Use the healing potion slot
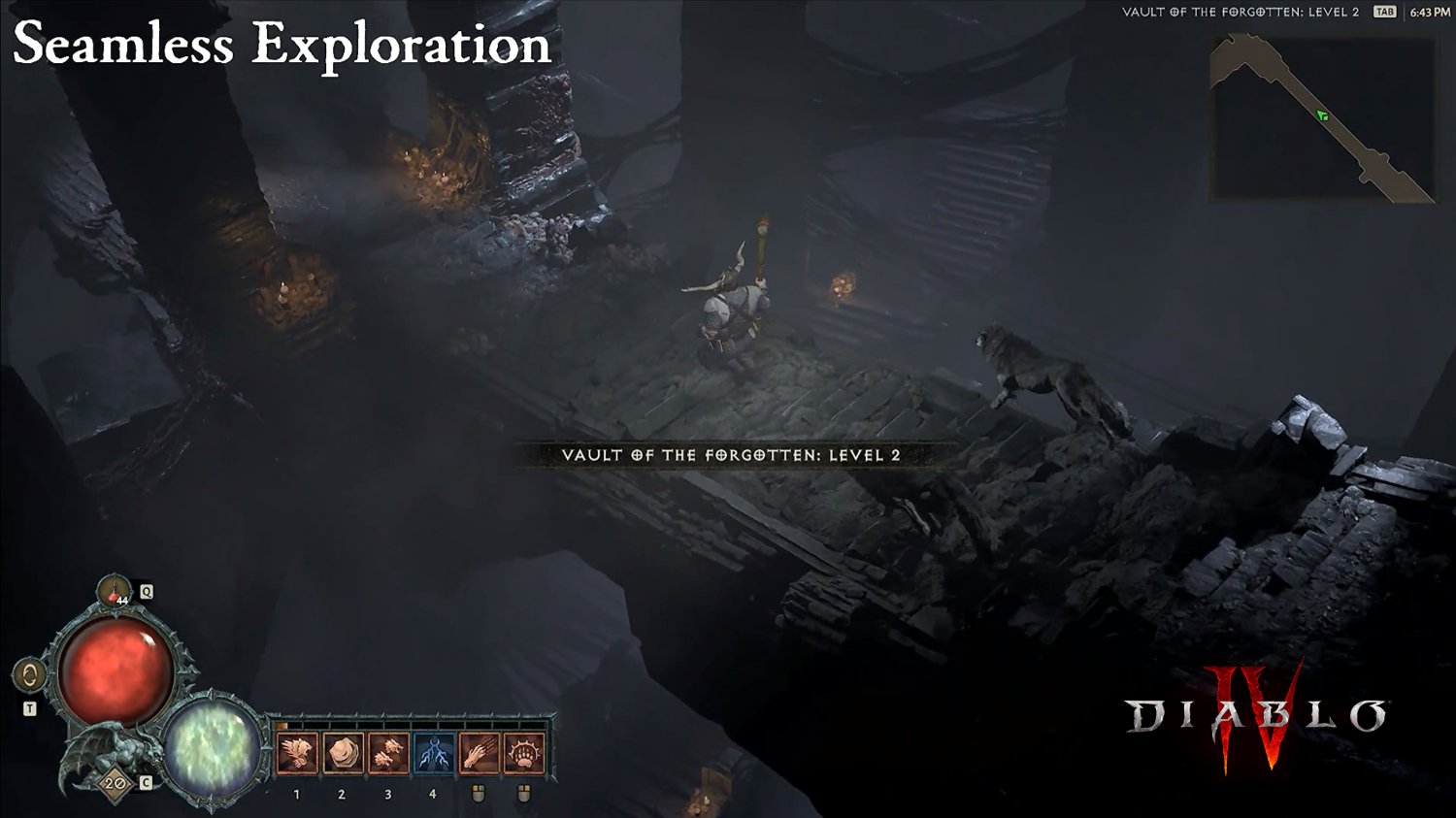This screenshot has height=818, width=1456. tap(115, 591)
